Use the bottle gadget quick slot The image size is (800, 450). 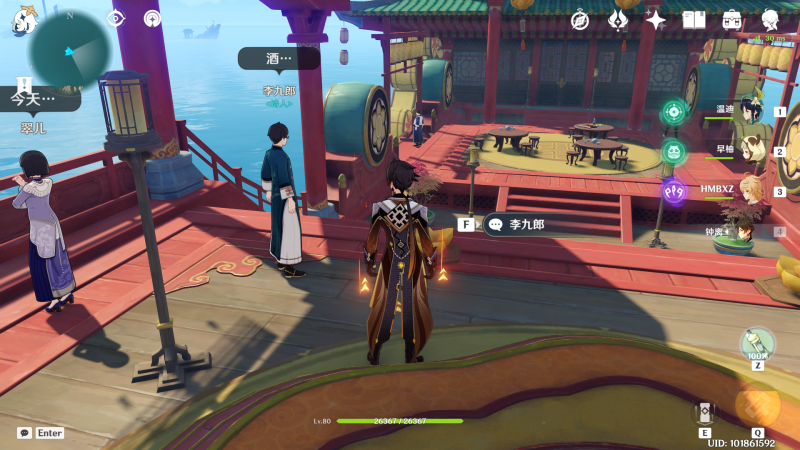click(x=757, y=345)
